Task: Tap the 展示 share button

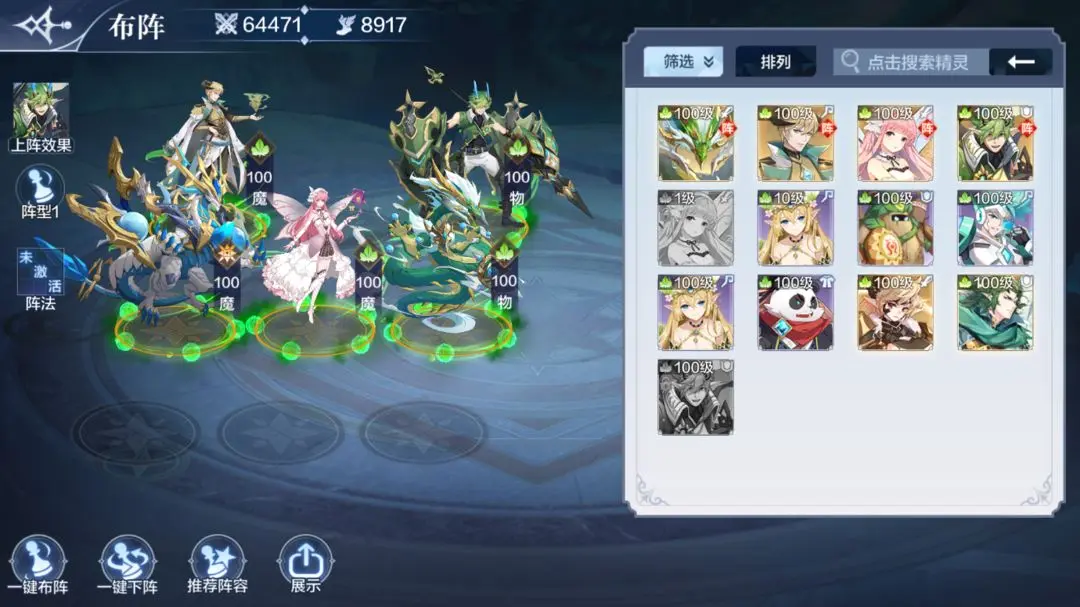Action: point(306,566)
